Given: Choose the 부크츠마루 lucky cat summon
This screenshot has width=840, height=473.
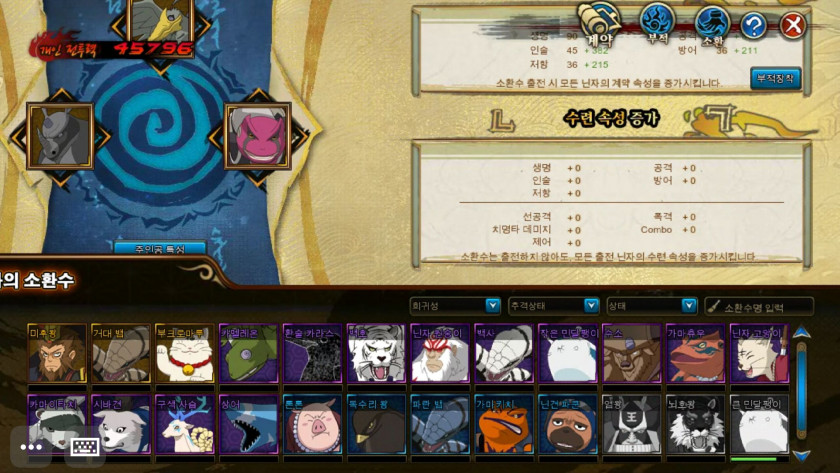Looking at the screenshot, I should click(185, 354).
